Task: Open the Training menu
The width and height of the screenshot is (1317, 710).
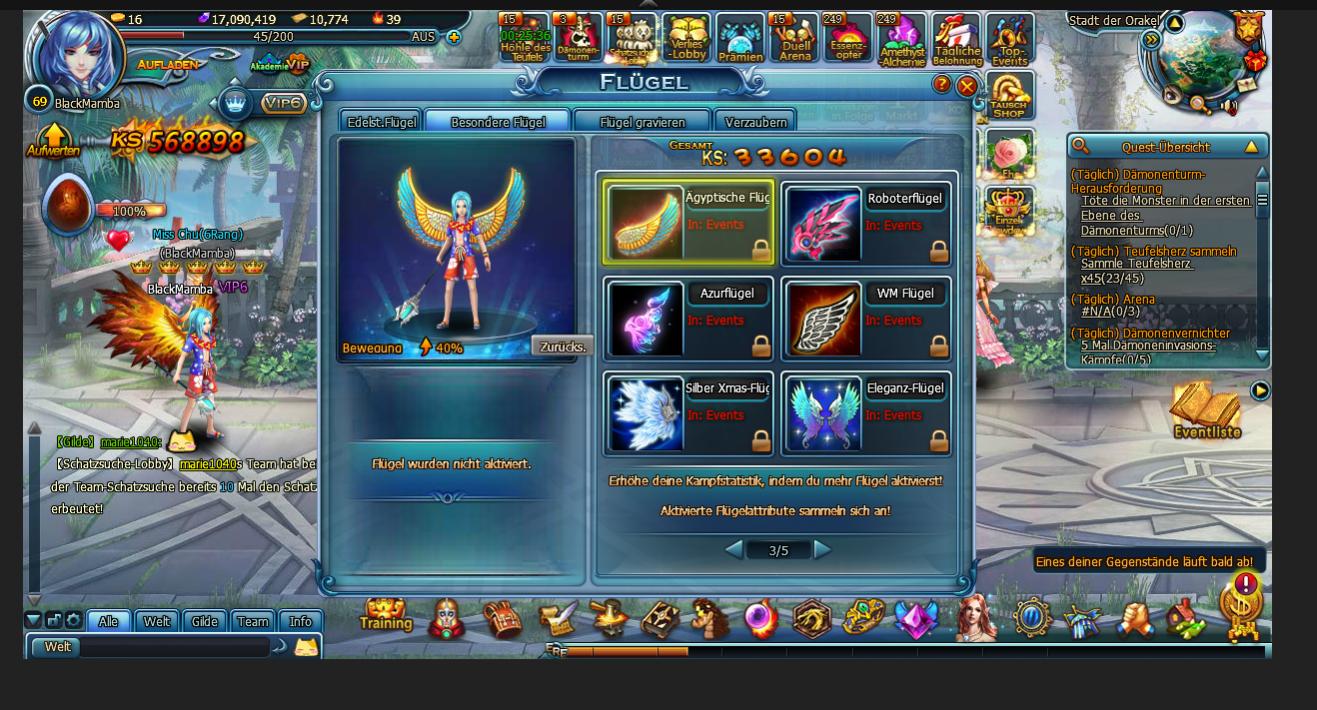Action: click(386, 616)
